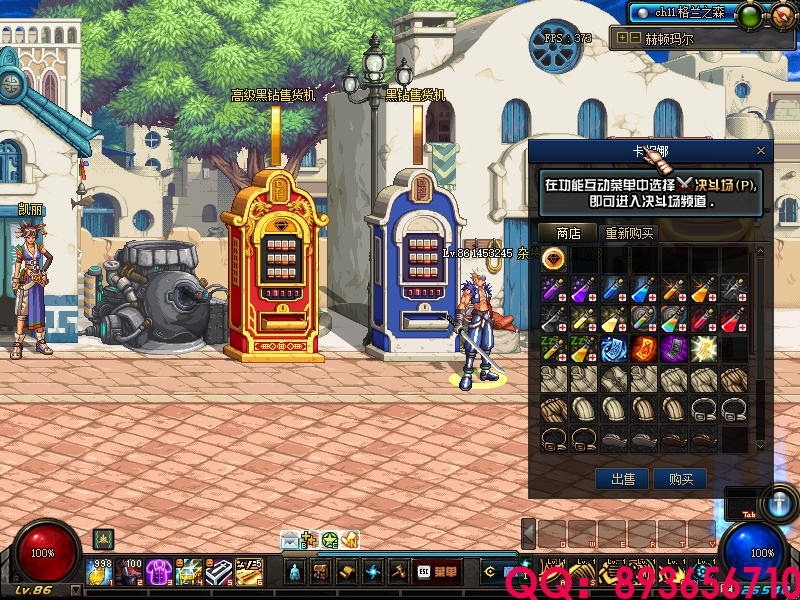Image resolution: width=800 pixels, height=600 pixels.
Task: Pick the purple card scroll item
Action: pos(674,349)
